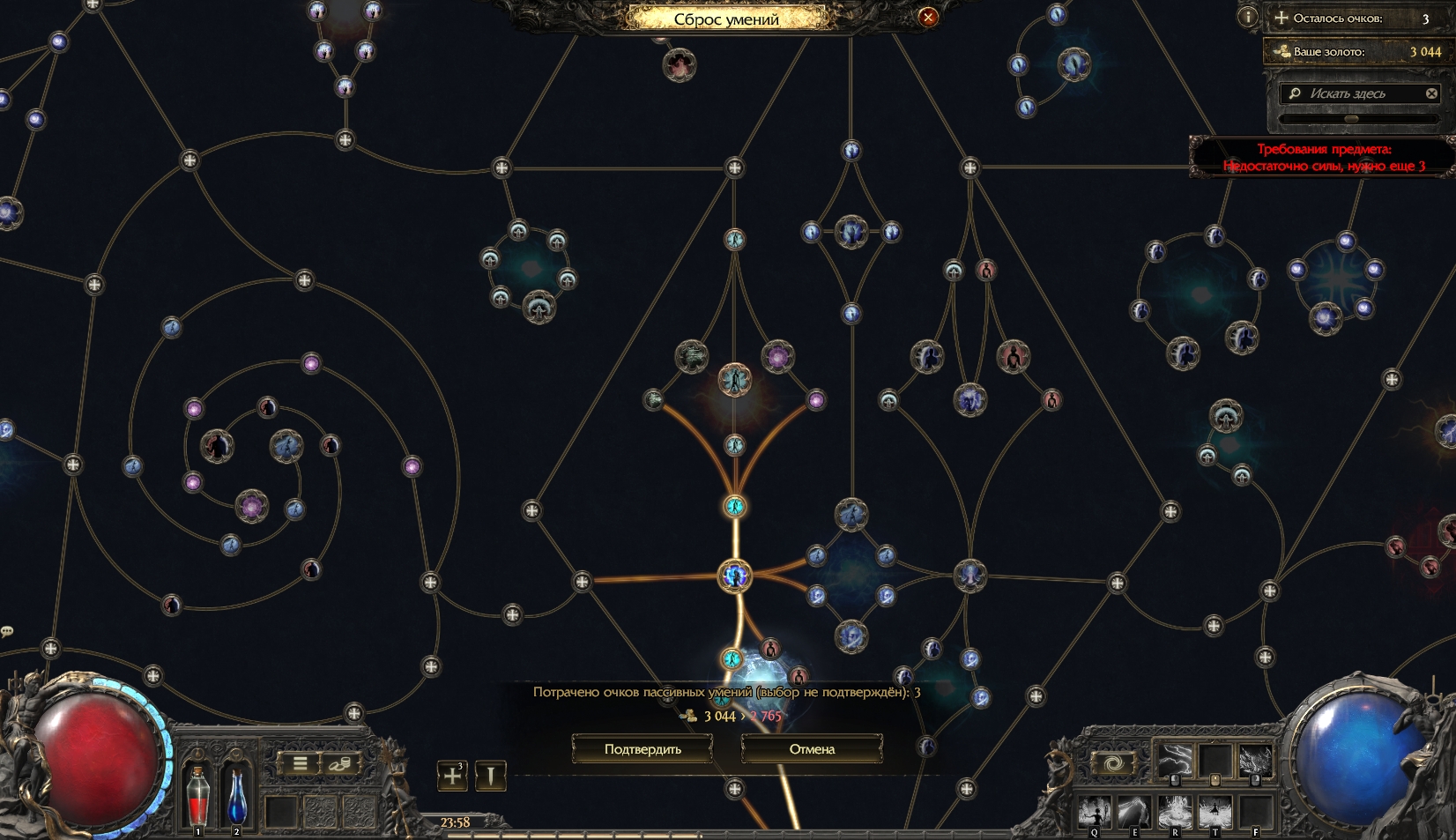
Task: Click the plus icon showing 3 unspent points
Action: 452,776
